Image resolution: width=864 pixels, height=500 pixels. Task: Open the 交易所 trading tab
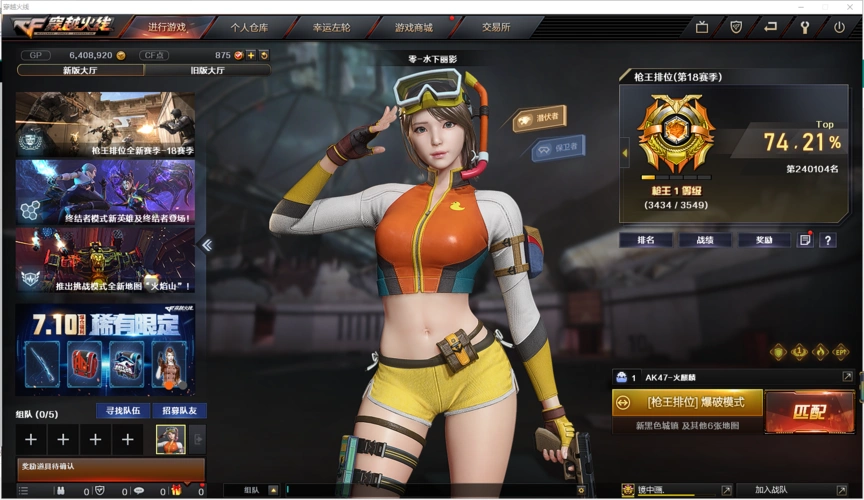(496, 27)
